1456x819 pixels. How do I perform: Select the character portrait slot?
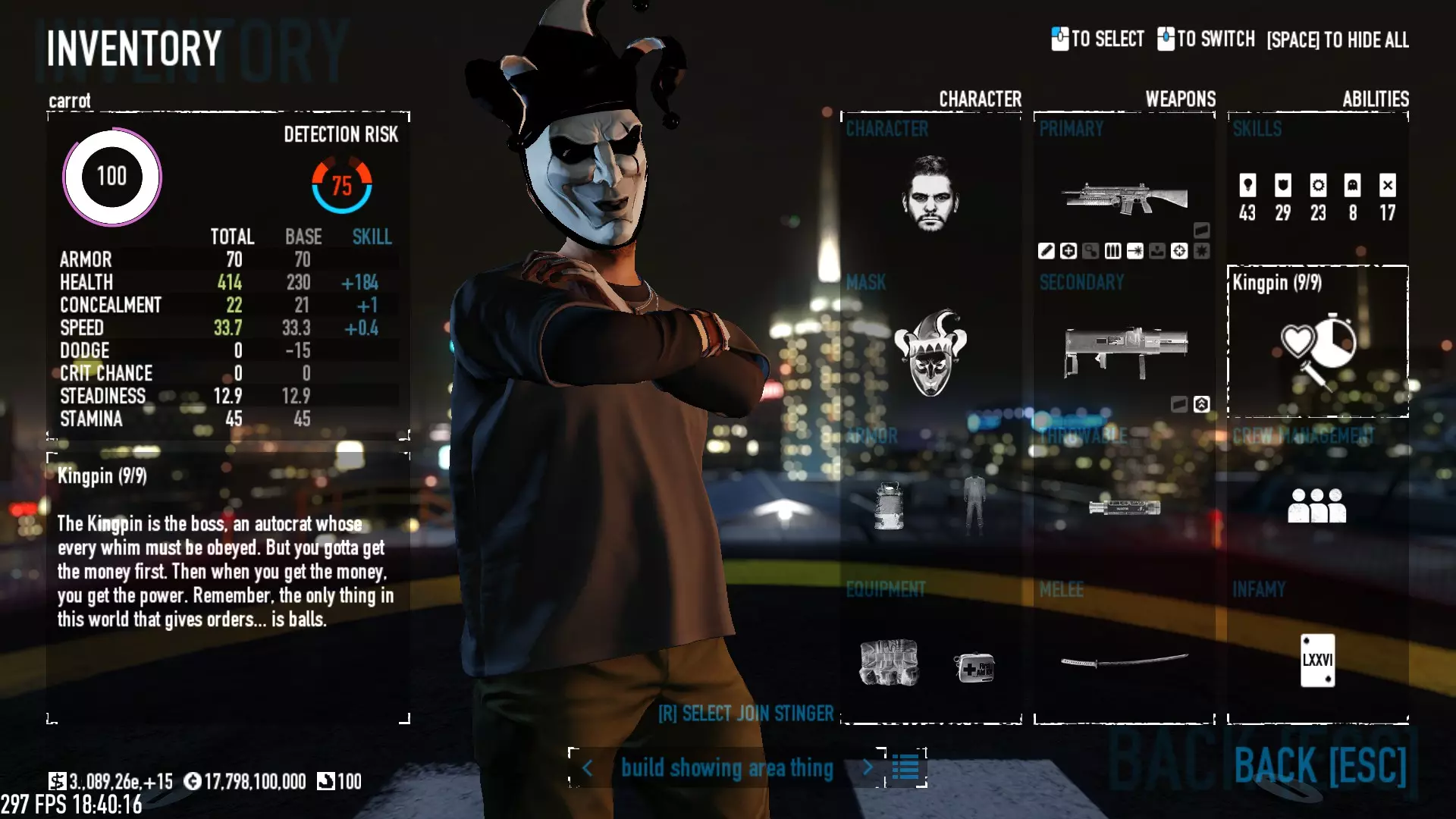click(930, 193)
